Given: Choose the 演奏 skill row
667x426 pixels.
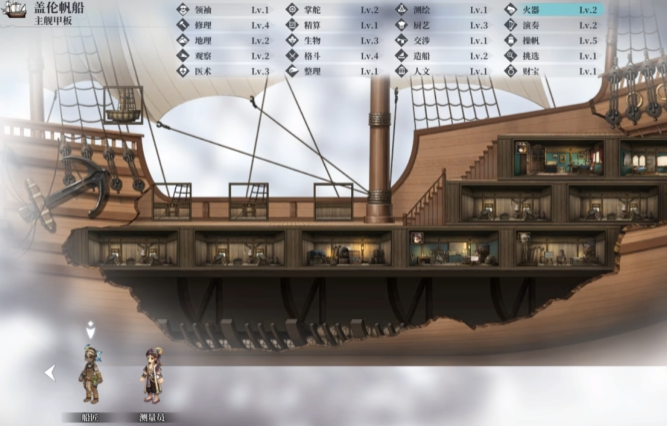Looking at the screenshot, I should click(561, 25).
